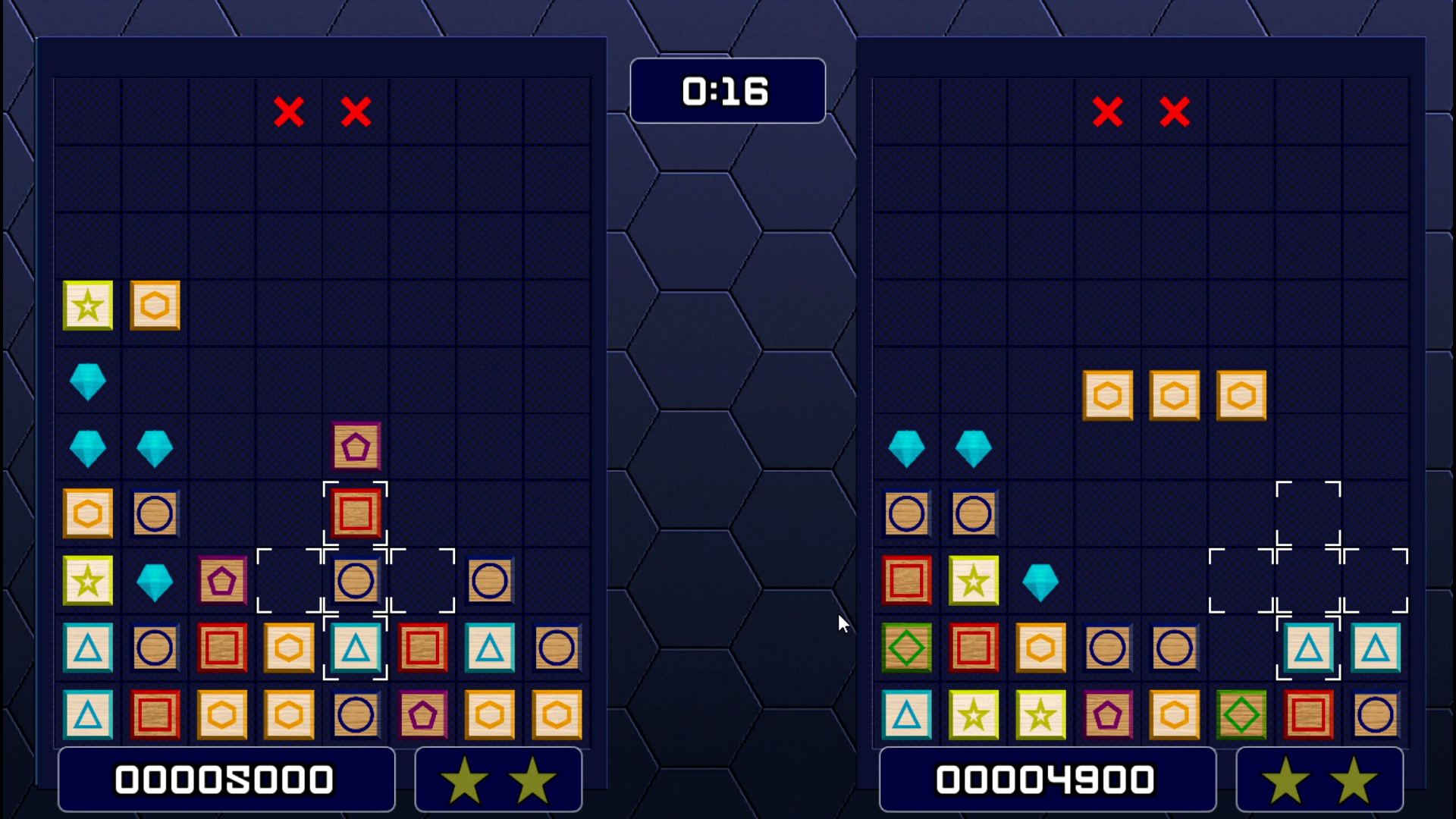Select an orange hexagon crate on the right board
This screenshot has height=819, width=1456.
1175,394
